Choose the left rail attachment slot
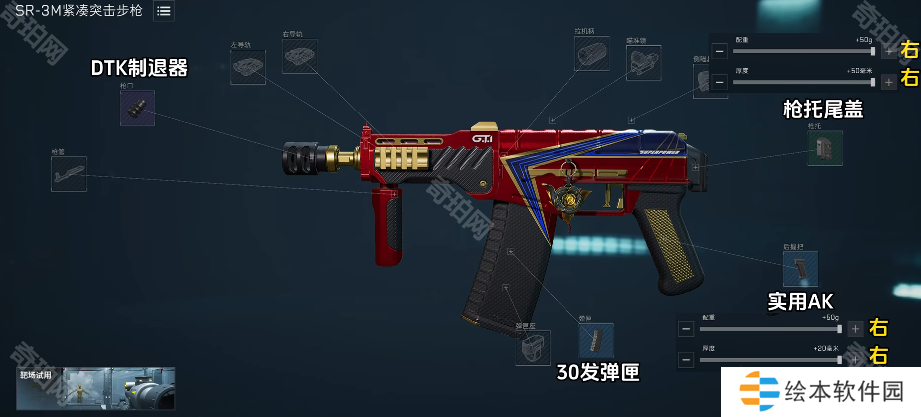This screenshot has width=921, height=417. coord(247,67)
